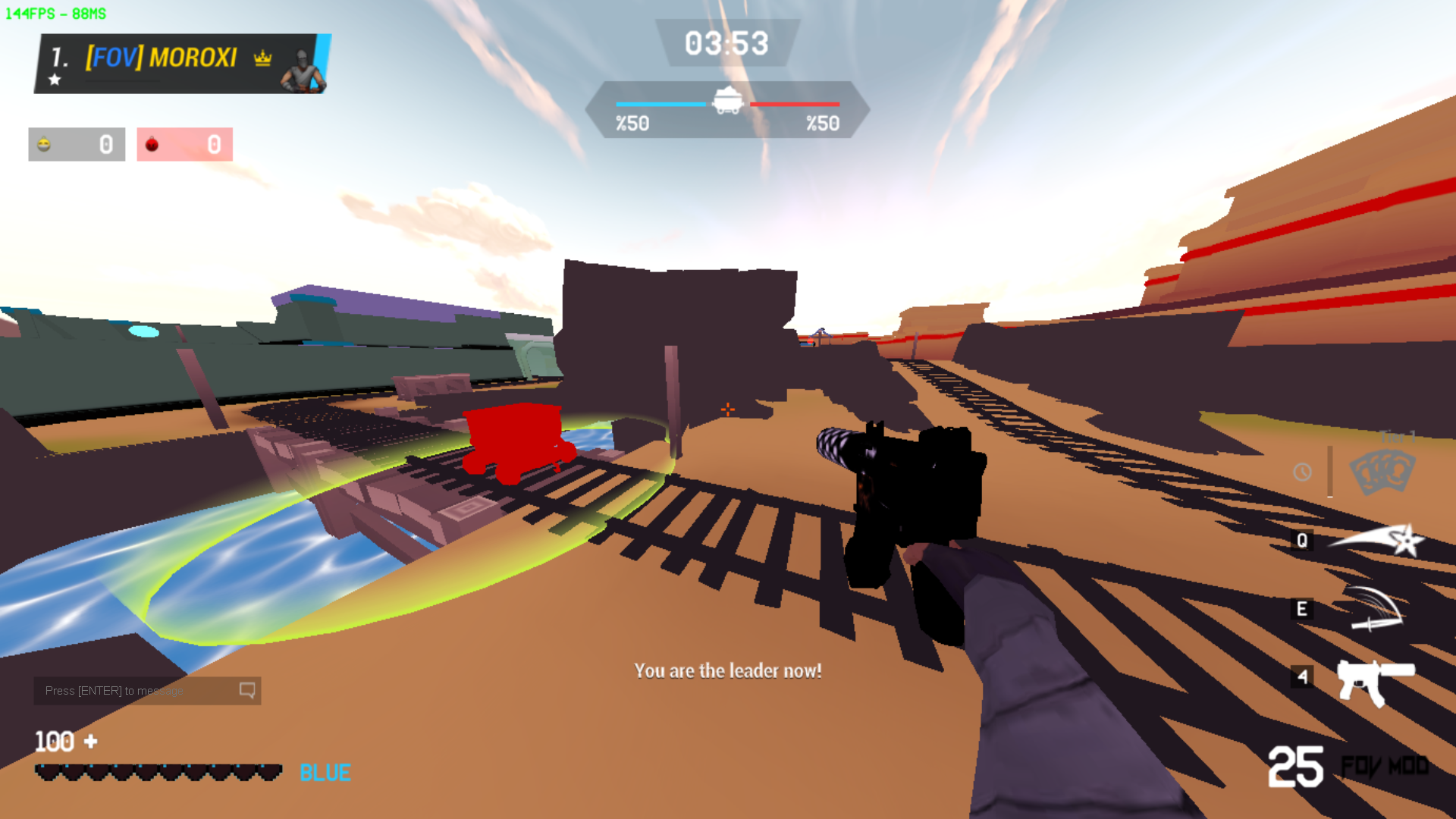Screen dimensions: 1456x819
Task: Click the blue %50 capture progress bar
Action: pos(660,105)
